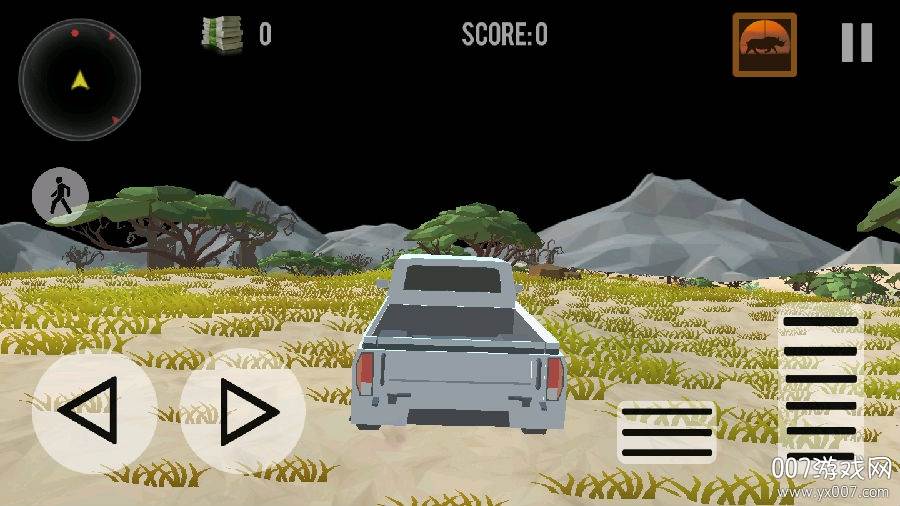Viewport: 900px width, 506px height.
Task: Pause the game
Action: click(x=856, y=43)
